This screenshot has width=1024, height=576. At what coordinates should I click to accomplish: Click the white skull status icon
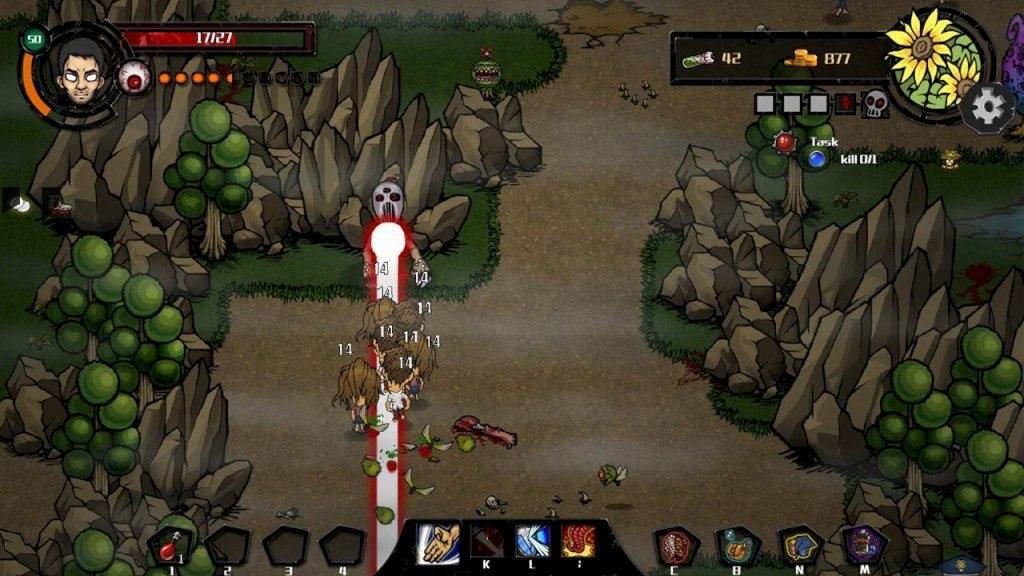[875, 102]
